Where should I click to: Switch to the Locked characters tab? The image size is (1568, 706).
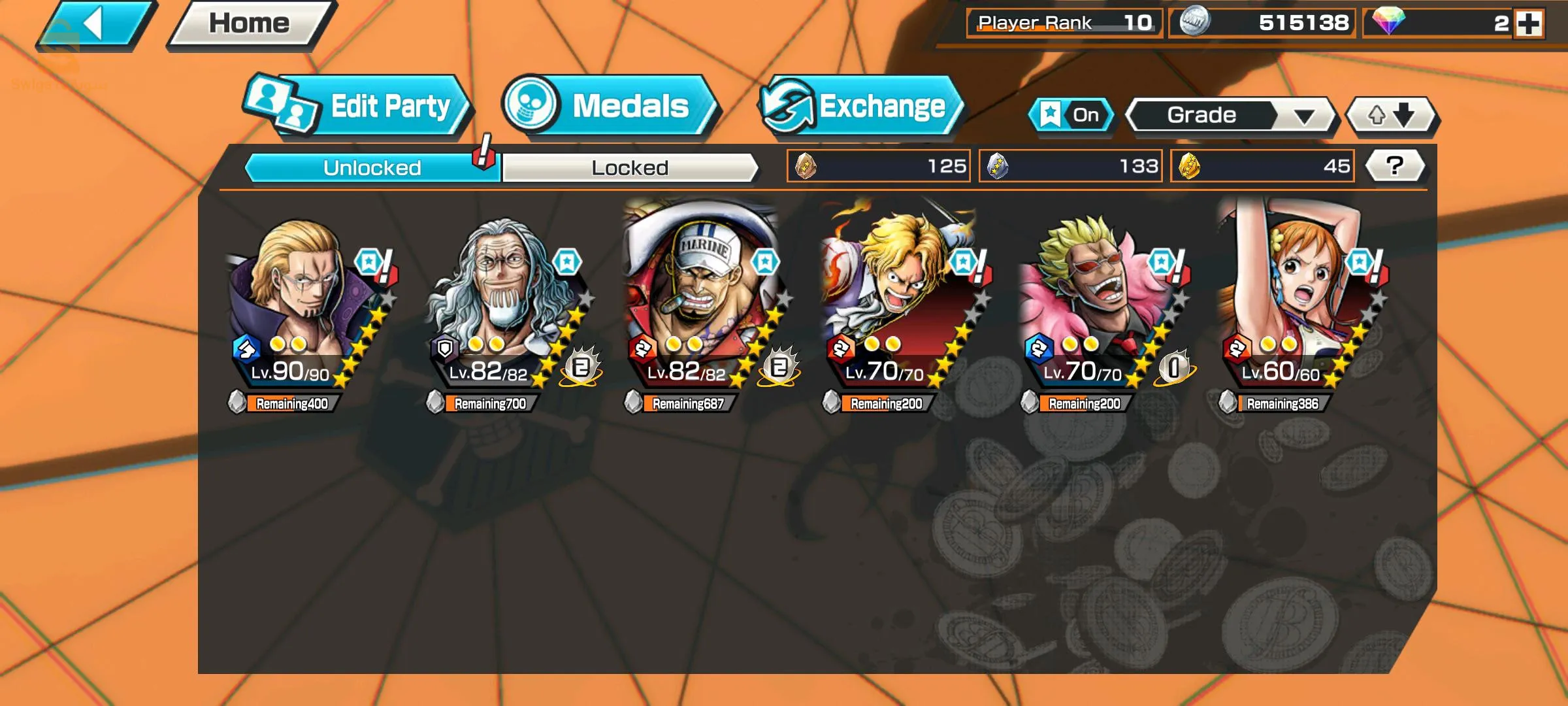tap(630, 168)
